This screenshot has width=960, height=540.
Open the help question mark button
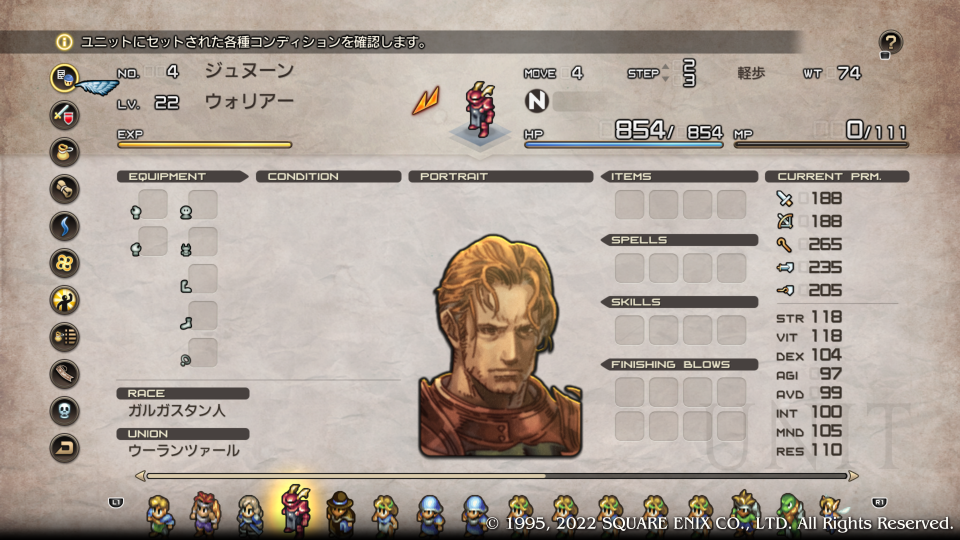(890, 42)
